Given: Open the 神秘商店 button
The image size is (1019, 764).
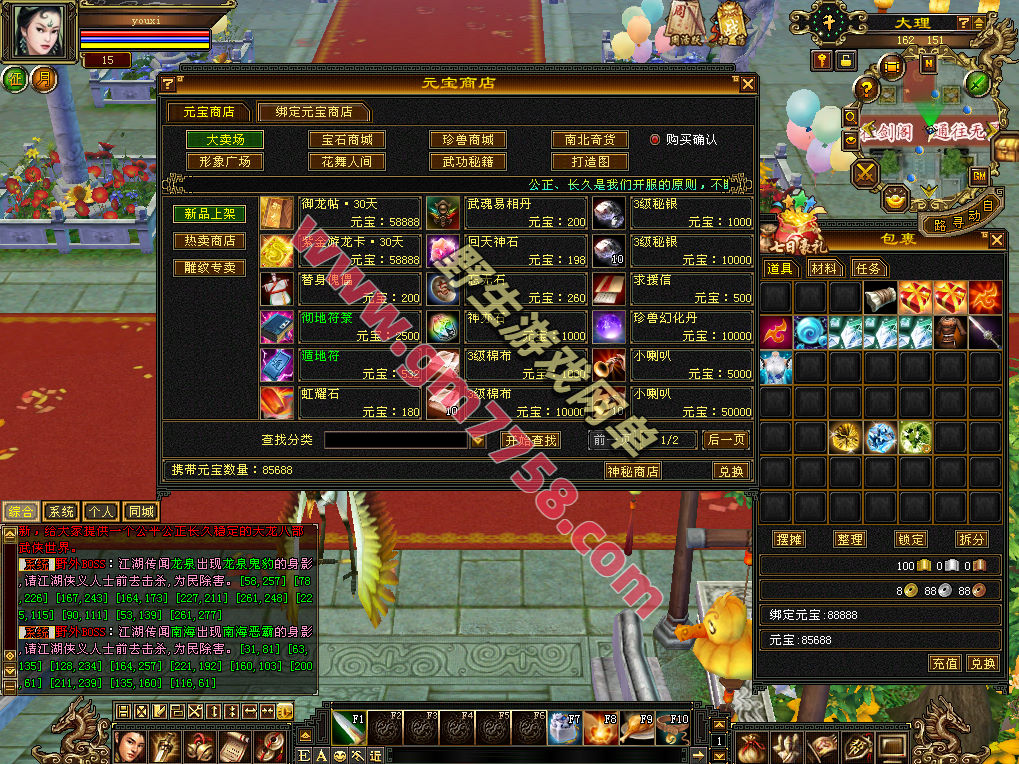Looking at the screenshot, I should pyautogui.click(x=633, y=471).
